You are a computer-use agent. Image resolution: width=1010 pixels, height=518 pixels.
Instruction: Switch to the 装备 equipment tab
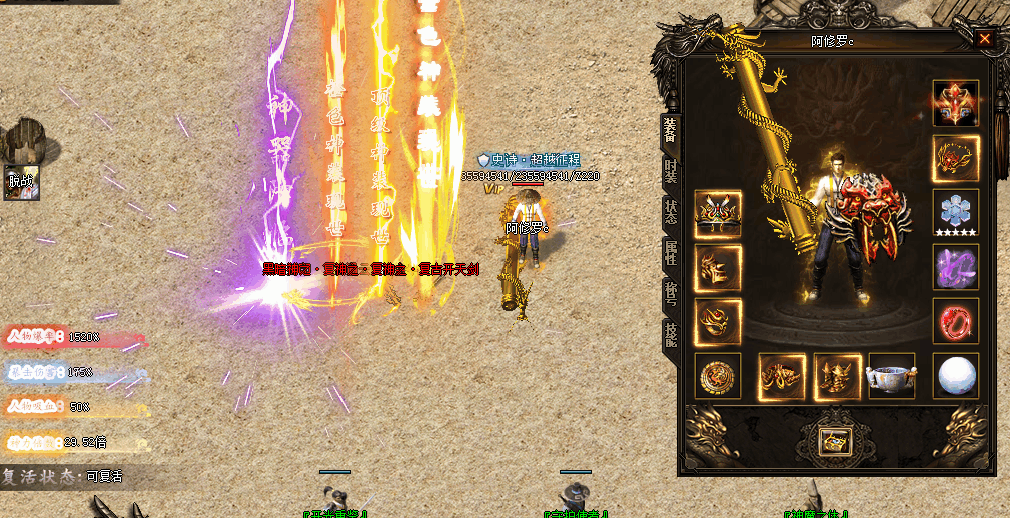pyautogui.click(x=670, y=130)
